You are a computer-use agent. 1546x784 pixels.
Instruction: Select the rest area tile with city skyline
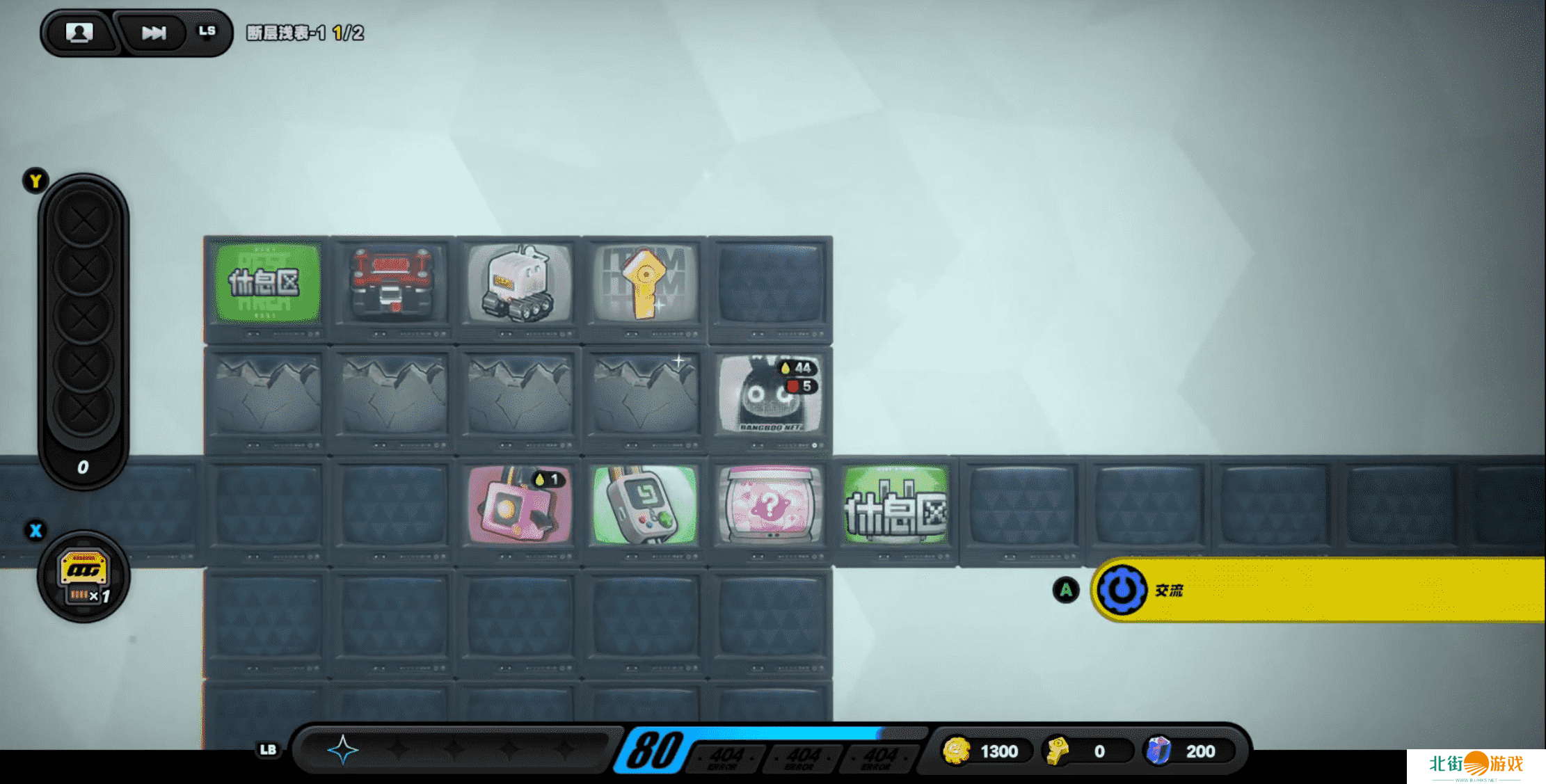(895, 506)
